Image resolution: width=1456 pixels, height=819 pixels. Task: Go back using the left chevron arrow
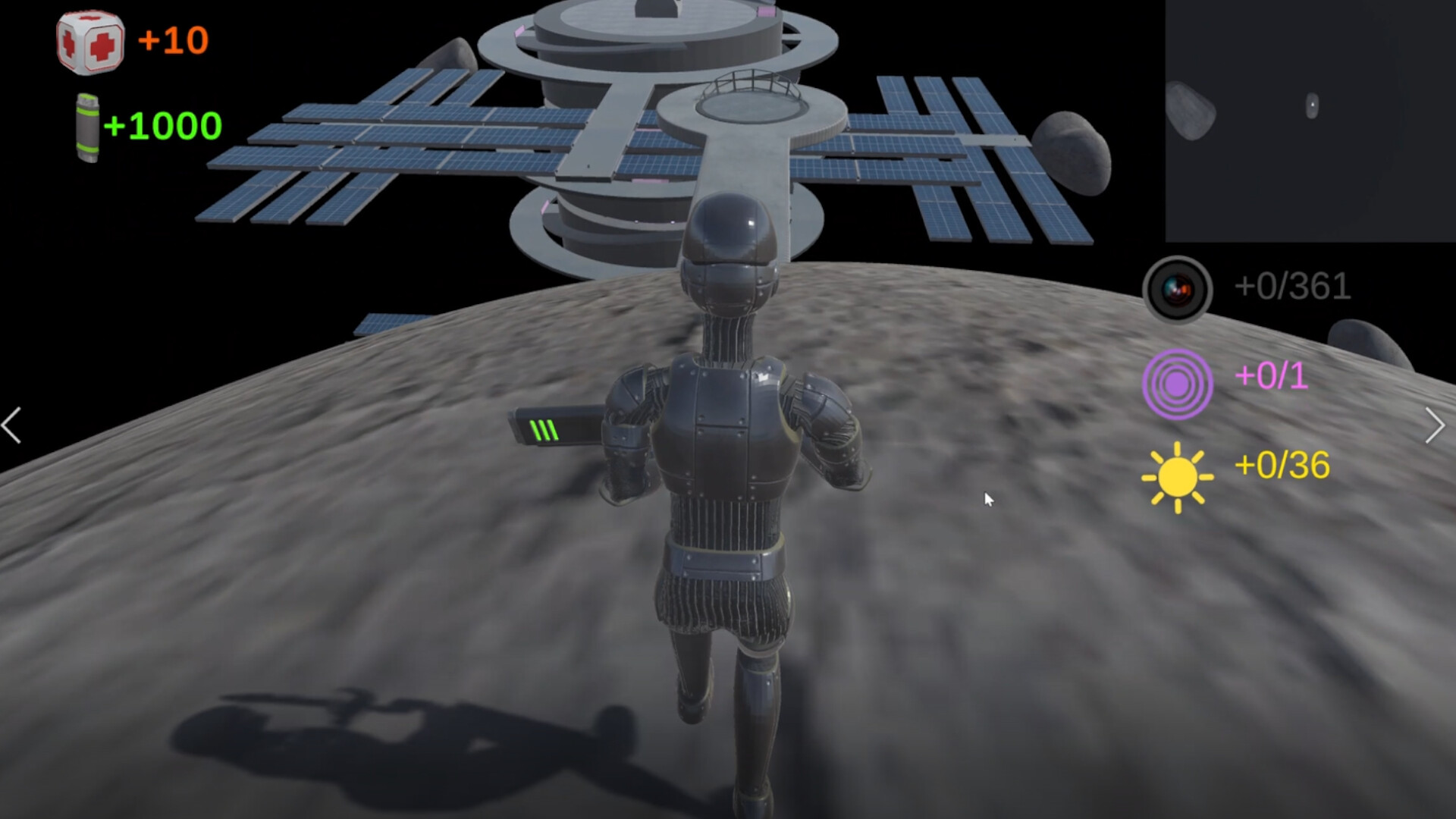click(11, 425)
